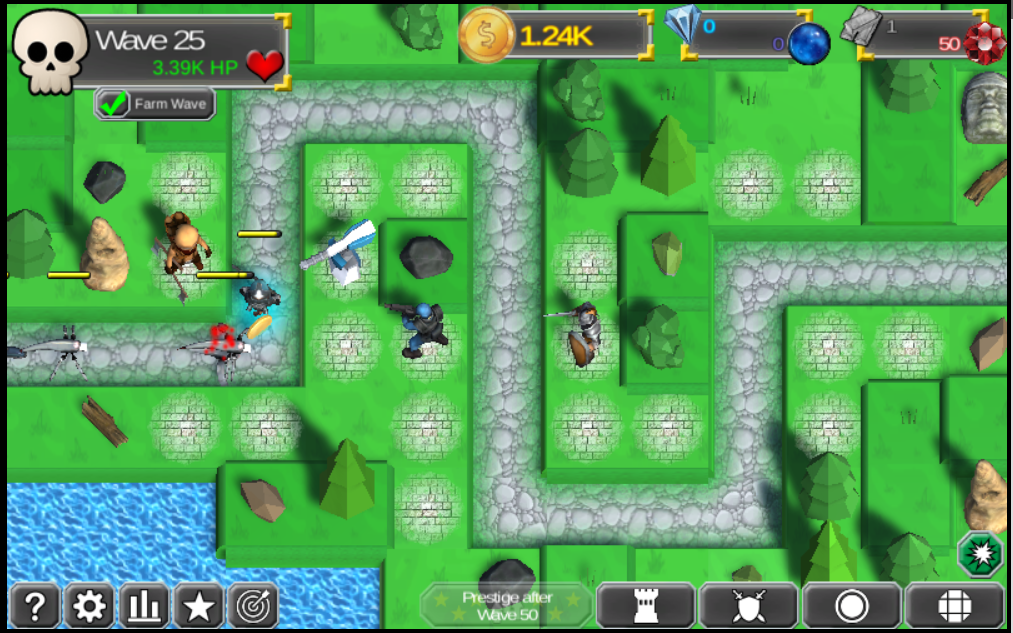Click the crosshair grid button
Viewport: 1013px width, 633px height.
click(955, 606)
